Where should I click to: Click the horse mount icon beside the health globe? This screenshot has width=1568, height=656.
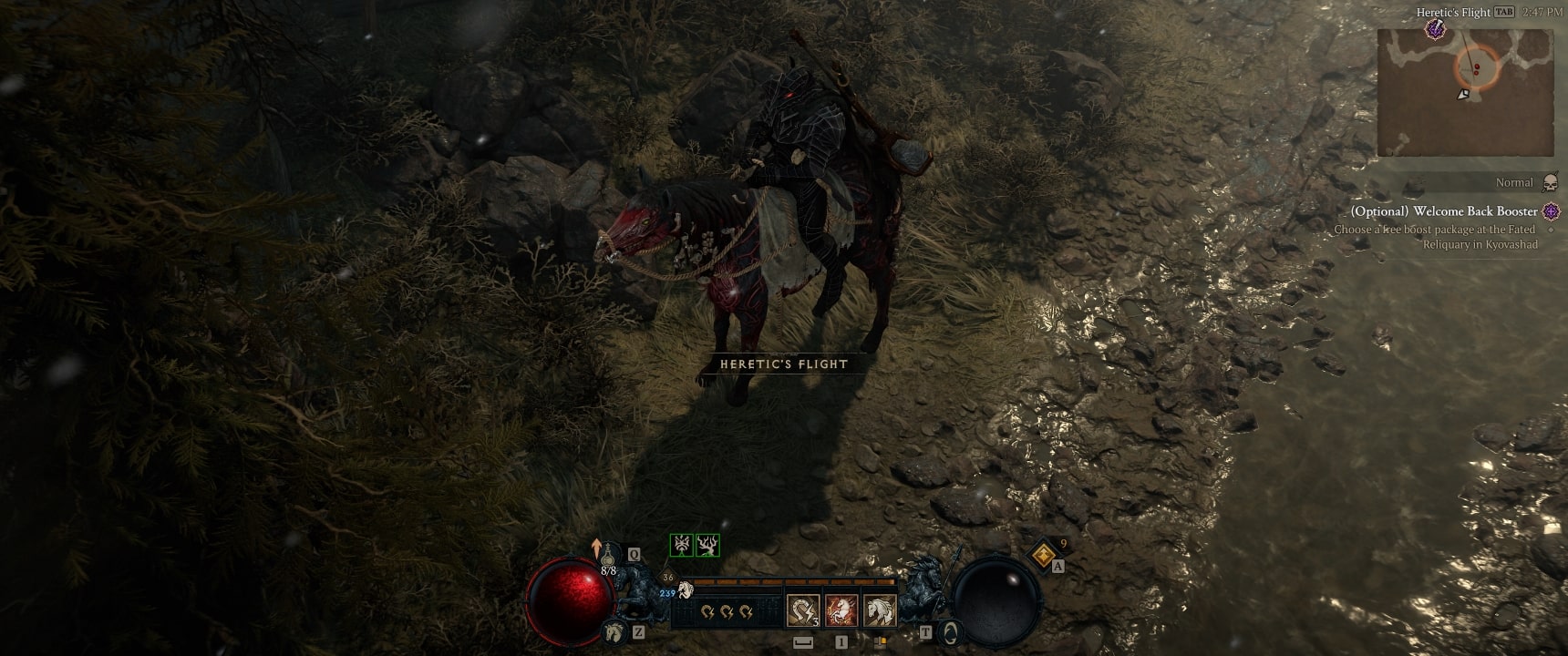pos(614,630)
